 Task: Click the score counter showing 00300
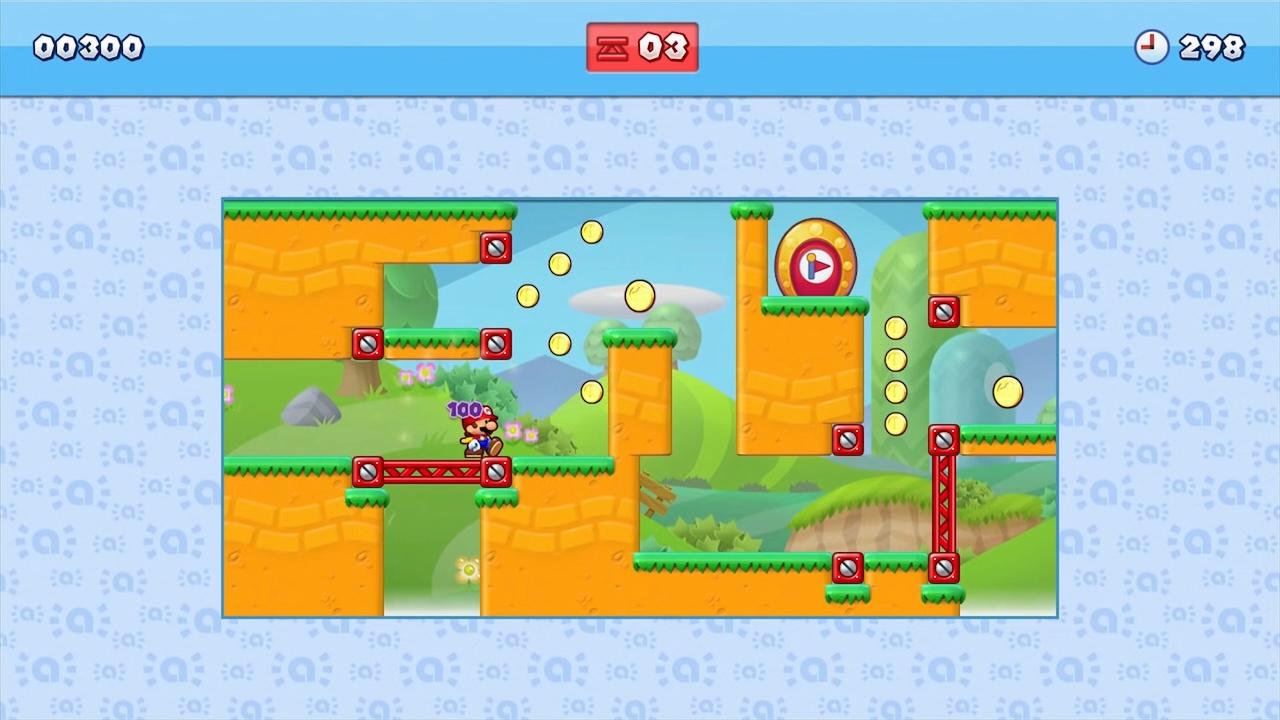click(88, 46)
